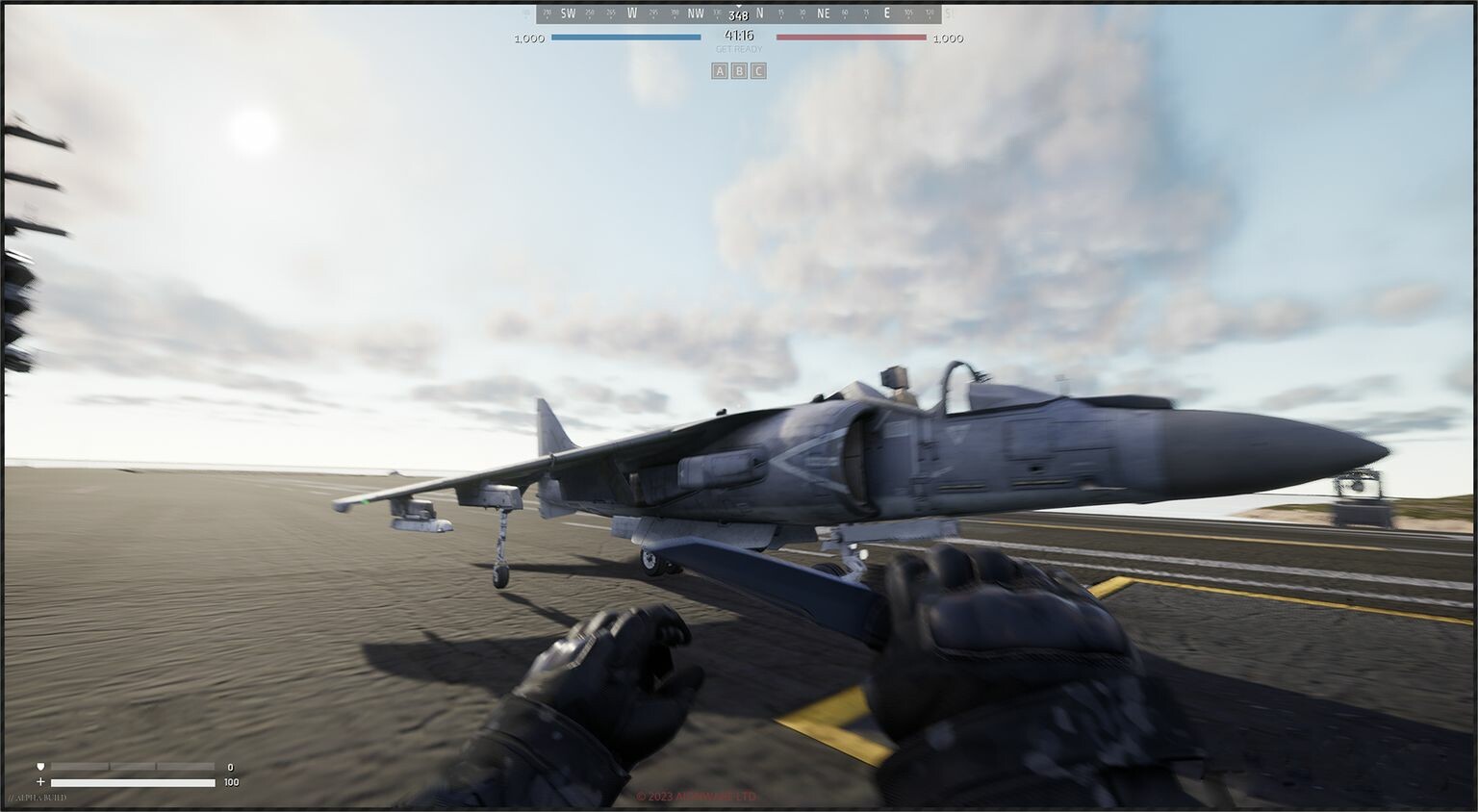
Task: Select objective marker C
Action: (758, 70)
